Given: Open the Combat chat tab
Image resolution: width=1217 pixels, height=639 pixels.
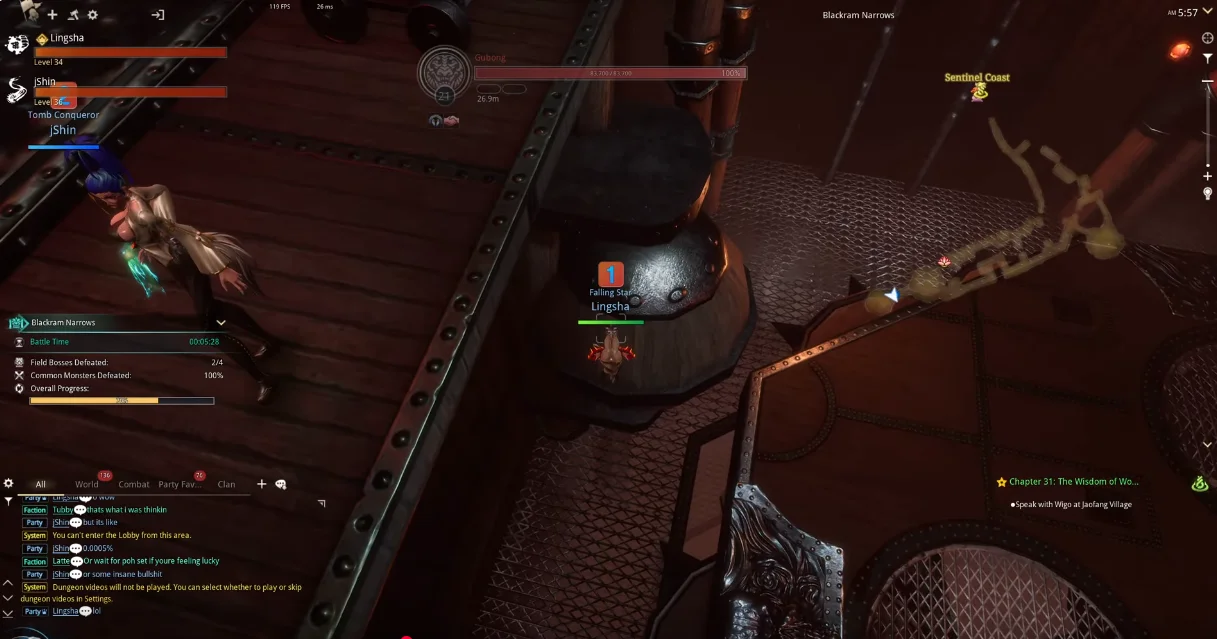Looking at the screenshot, I should [134, 485].
